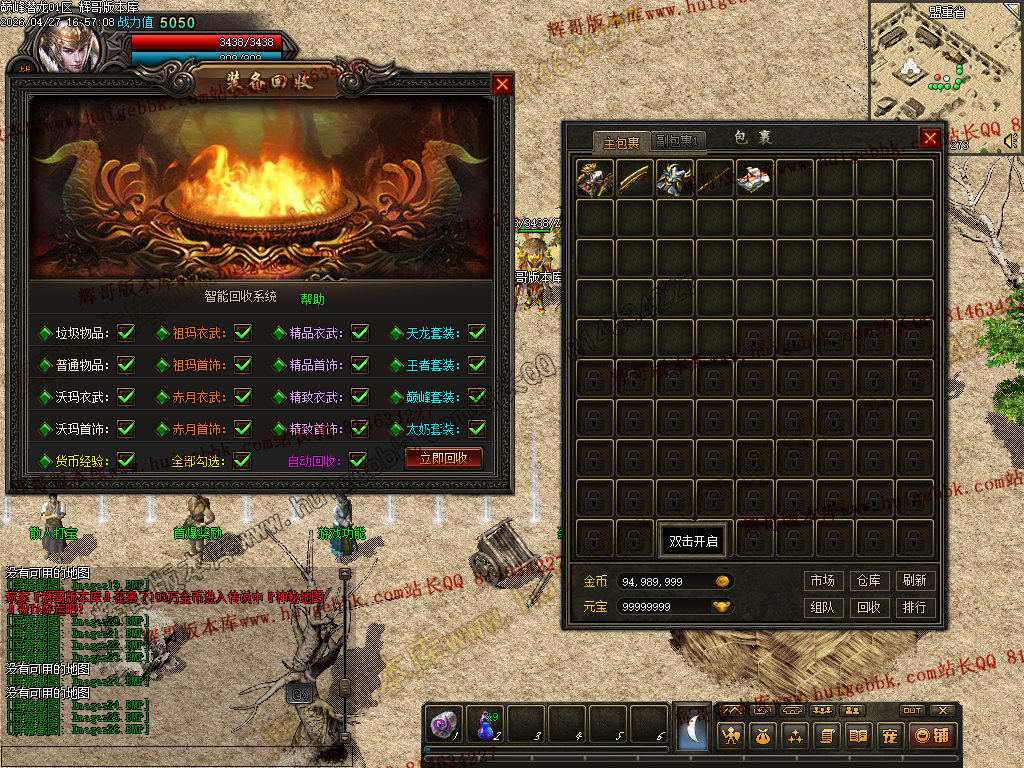Toggle the 天龙套装 checkbox

pos(477,332)
